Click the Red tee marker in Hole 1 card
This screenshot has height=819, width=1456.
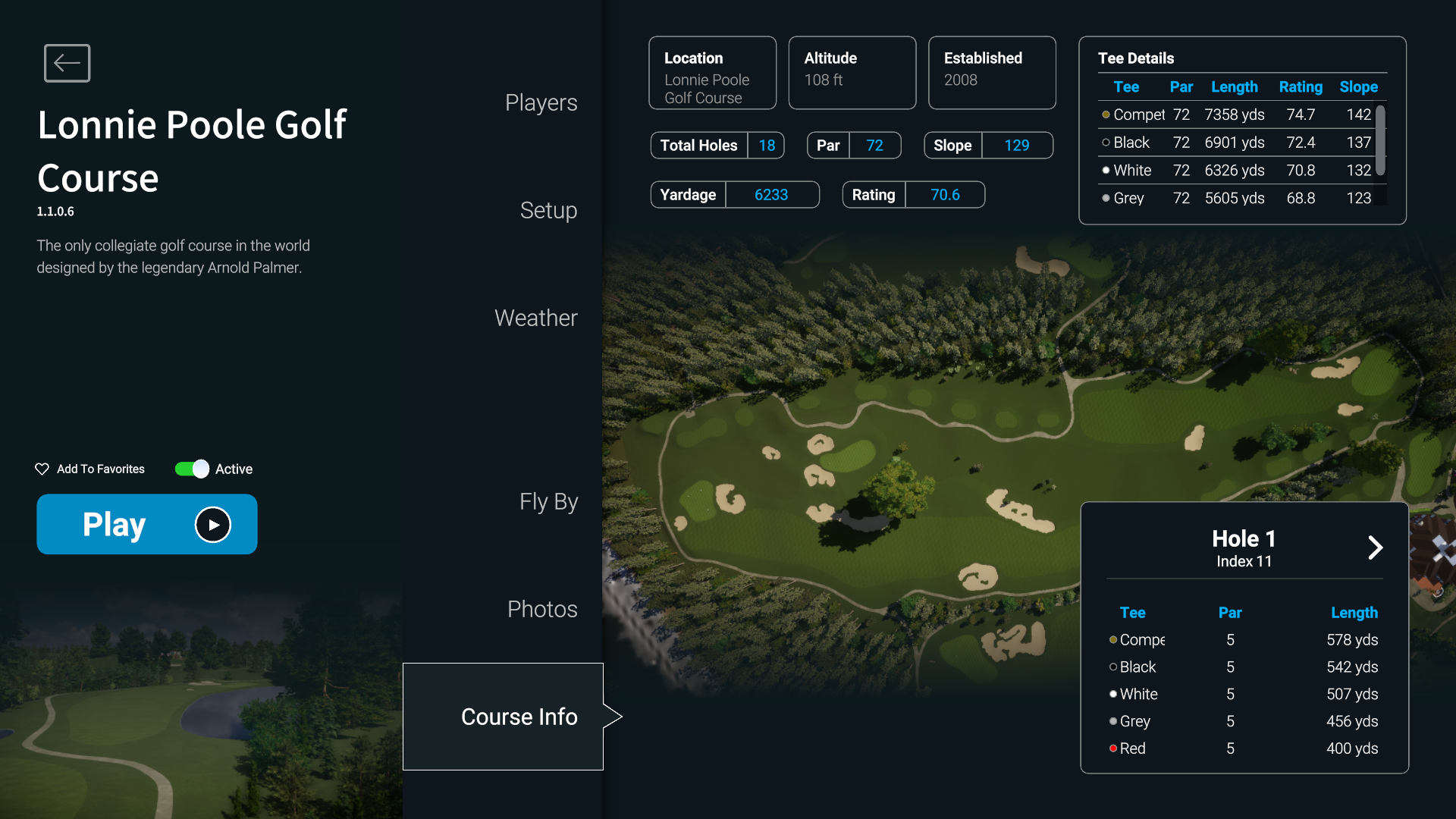pyautogui.click(x=1112, y=748)
